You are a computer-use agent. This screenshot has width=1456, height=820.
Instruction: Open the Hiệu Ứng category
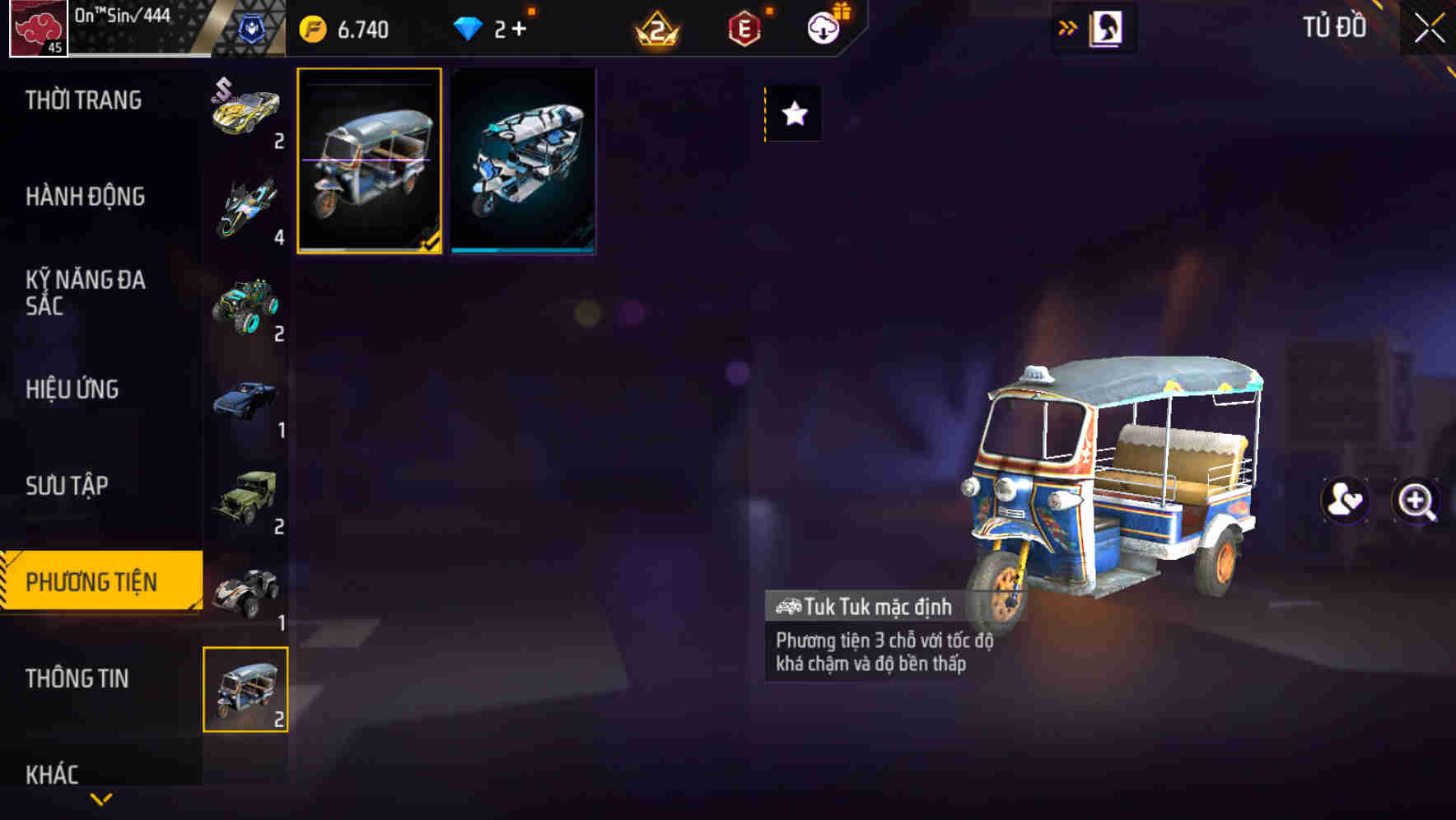[74, 390]
